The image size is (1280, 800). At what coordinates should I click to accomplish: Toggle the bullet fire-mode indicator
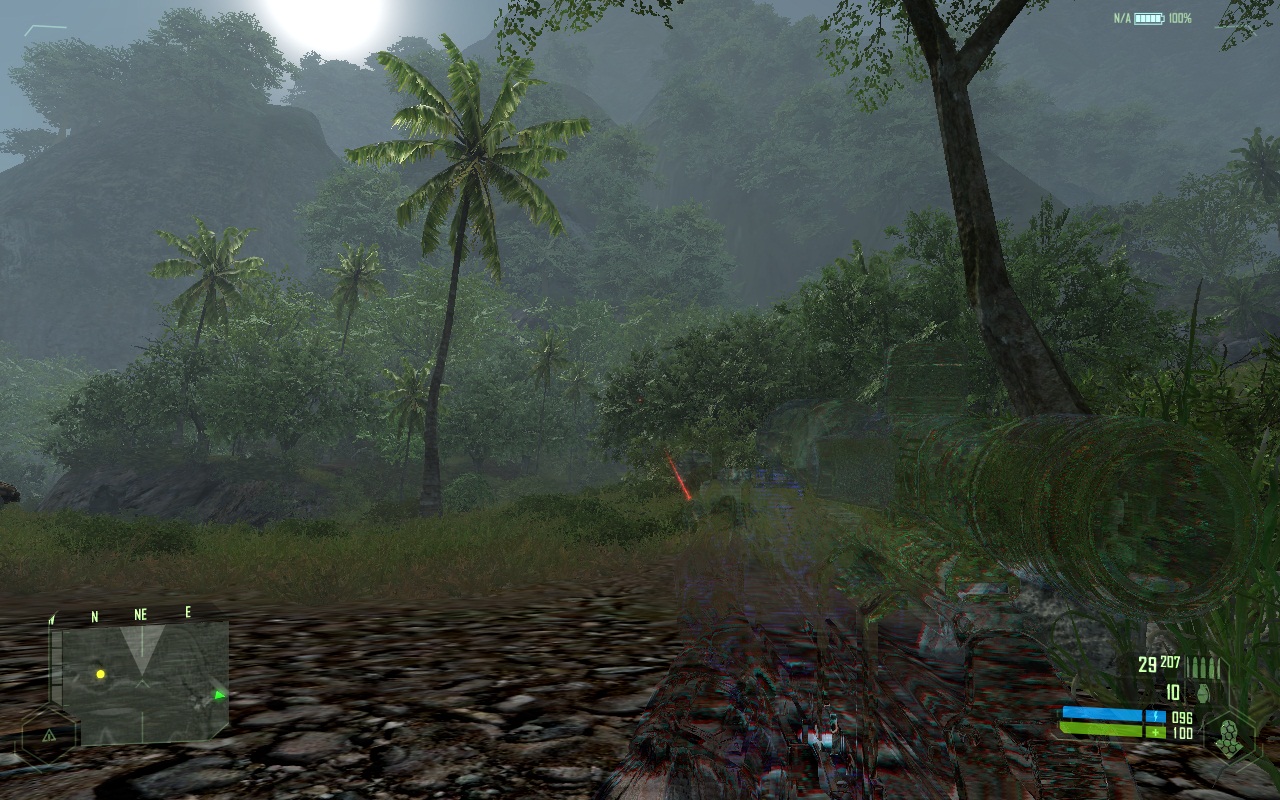pos(1204,667)
